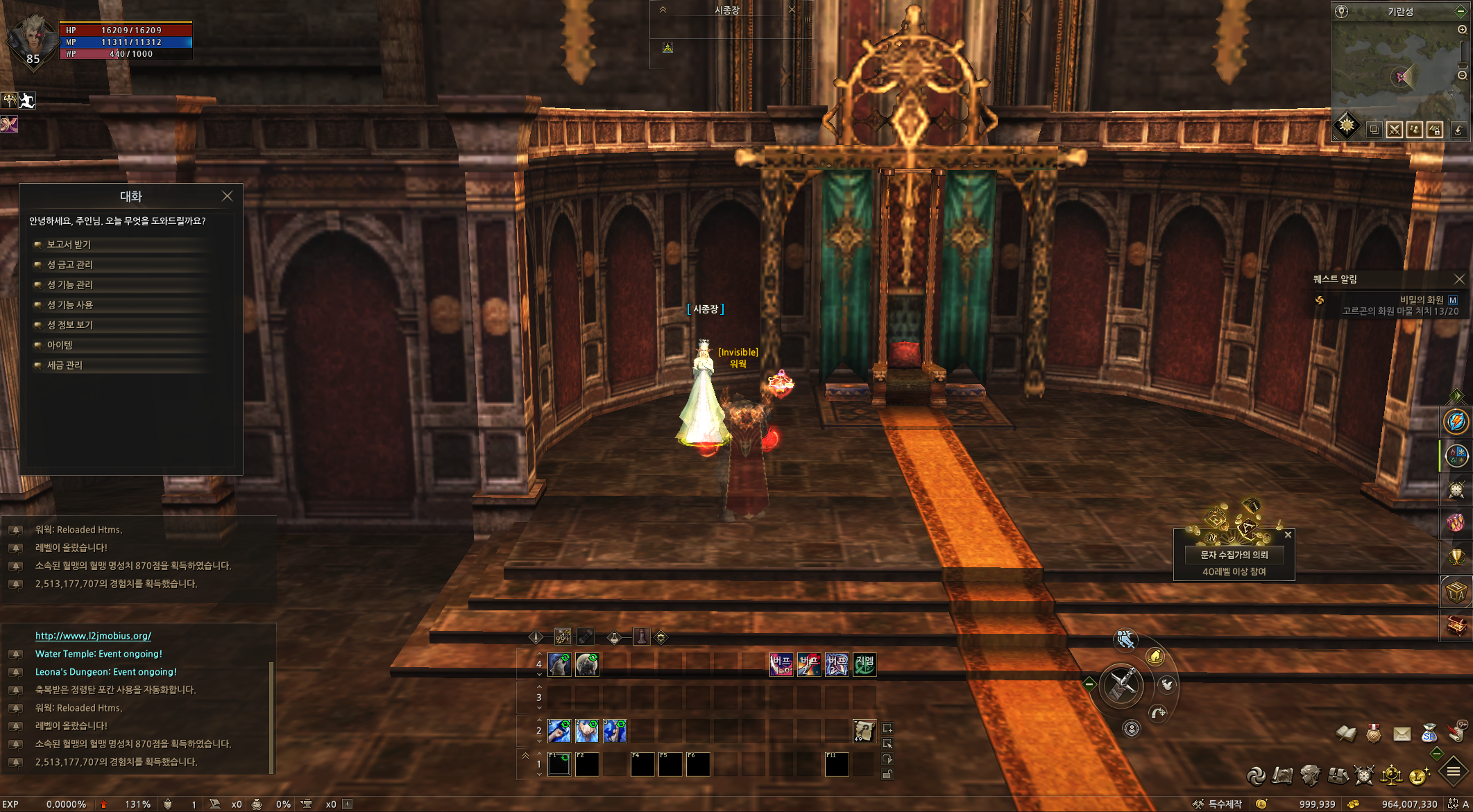Close the 시종장 target window
This screenshot has height=812, width=1473.
tap(792, 10)
